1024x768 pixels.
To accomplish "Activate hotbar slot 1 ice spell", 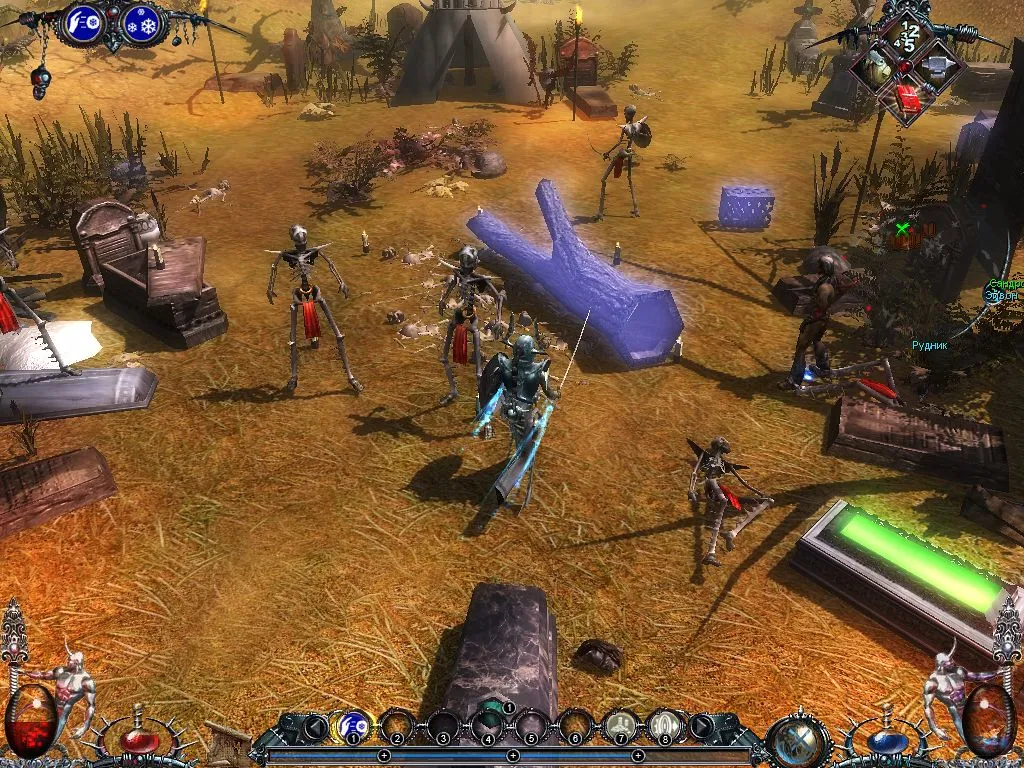I will tap(352, 724).
